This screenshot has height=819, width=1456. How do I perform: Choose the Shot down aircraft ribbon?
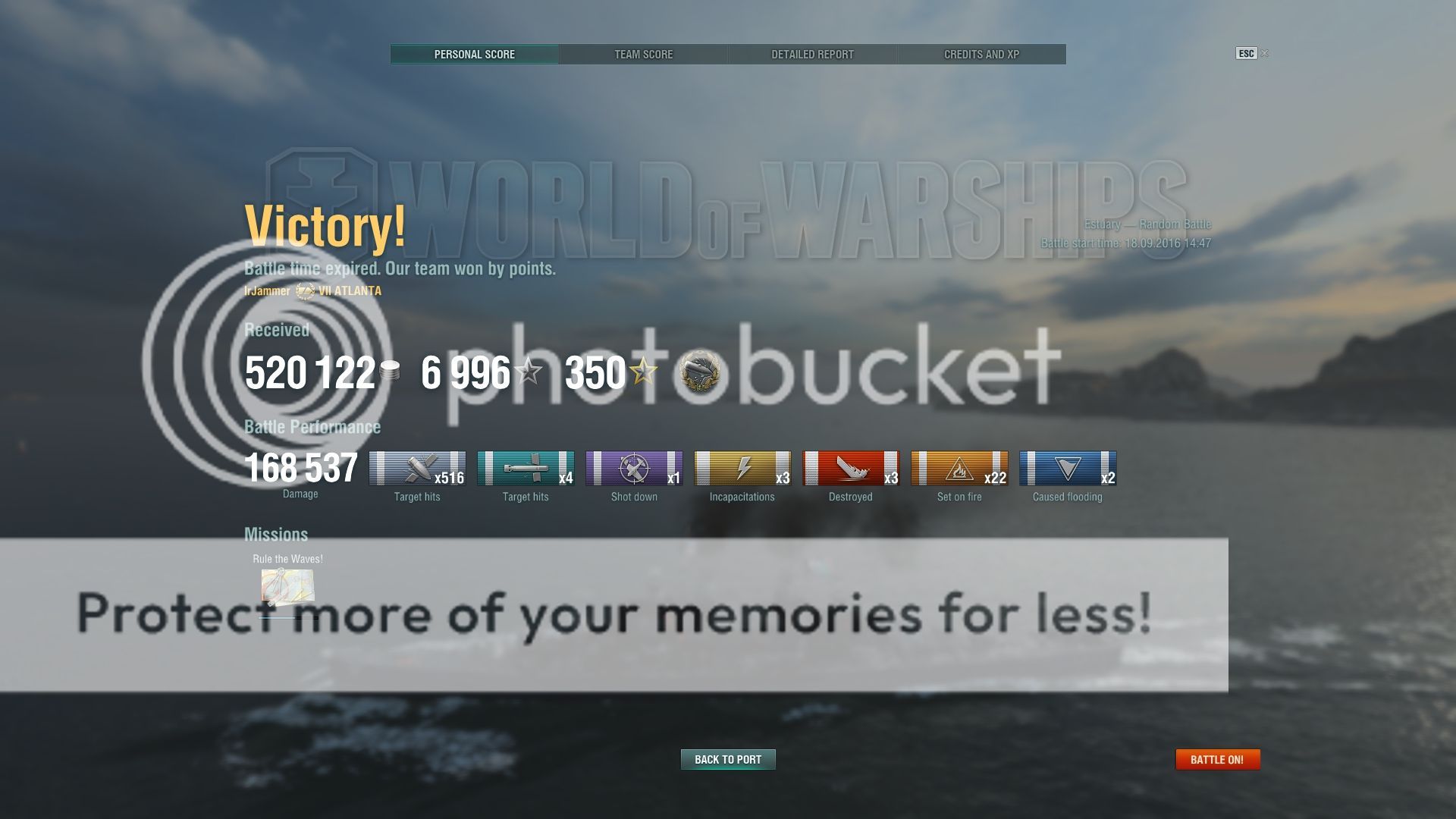point(634,468)
